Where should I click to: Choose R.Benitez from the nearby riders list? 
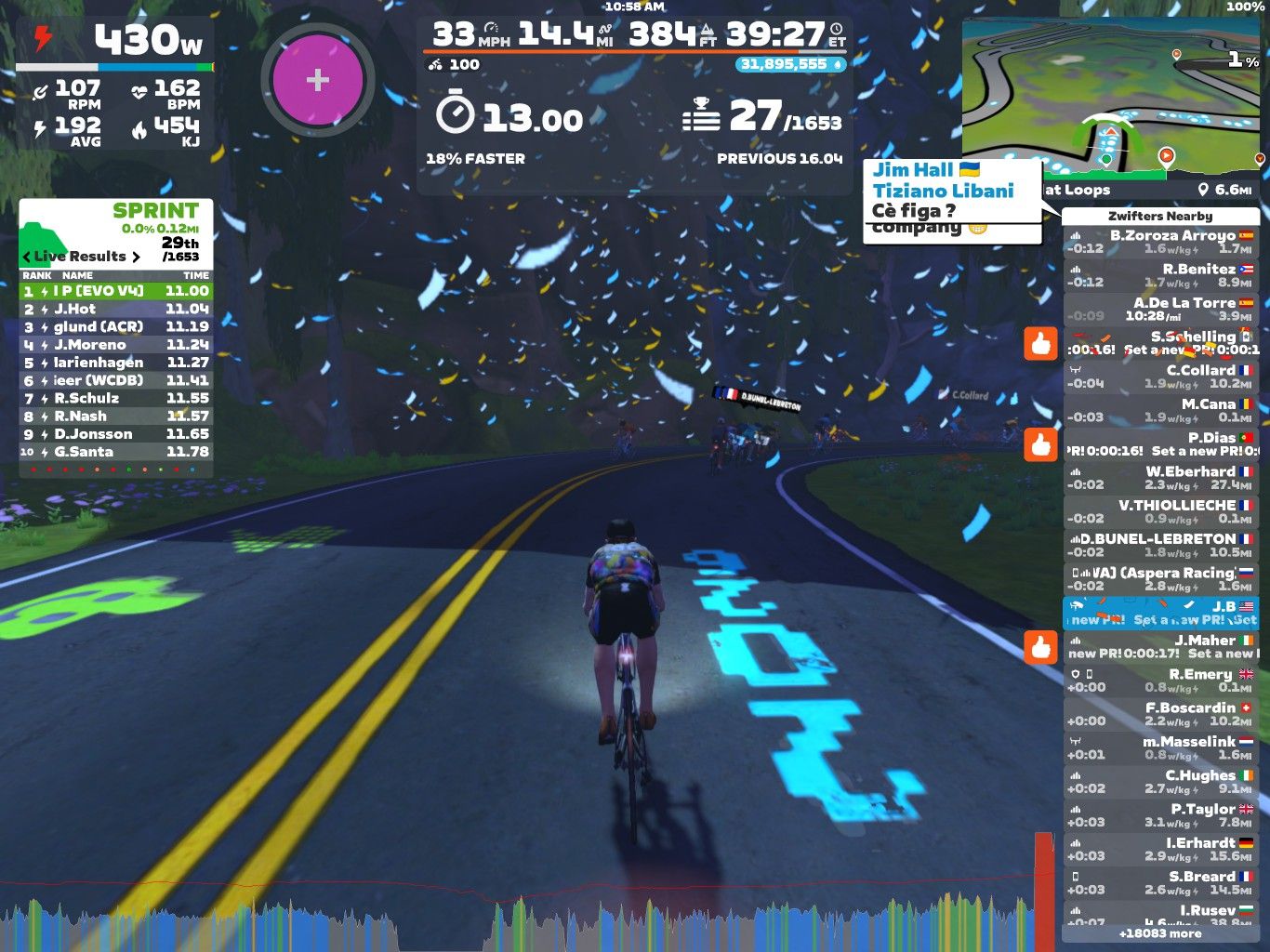(x=1160, y=275)
